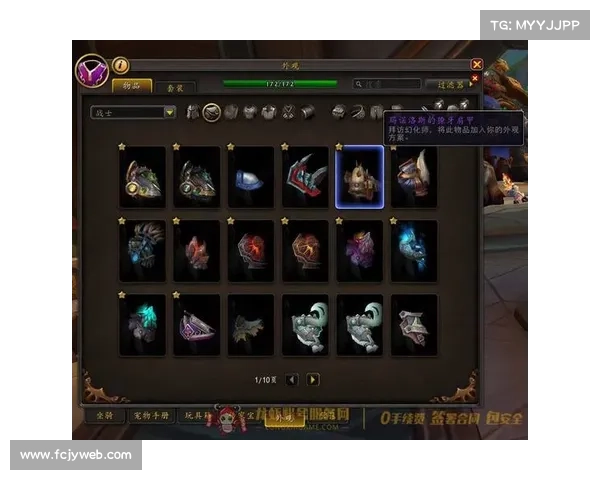Select the shoulder slot filter icon
Image resolution: width=600 pixels, height=480 pixels.
point(211,112)
